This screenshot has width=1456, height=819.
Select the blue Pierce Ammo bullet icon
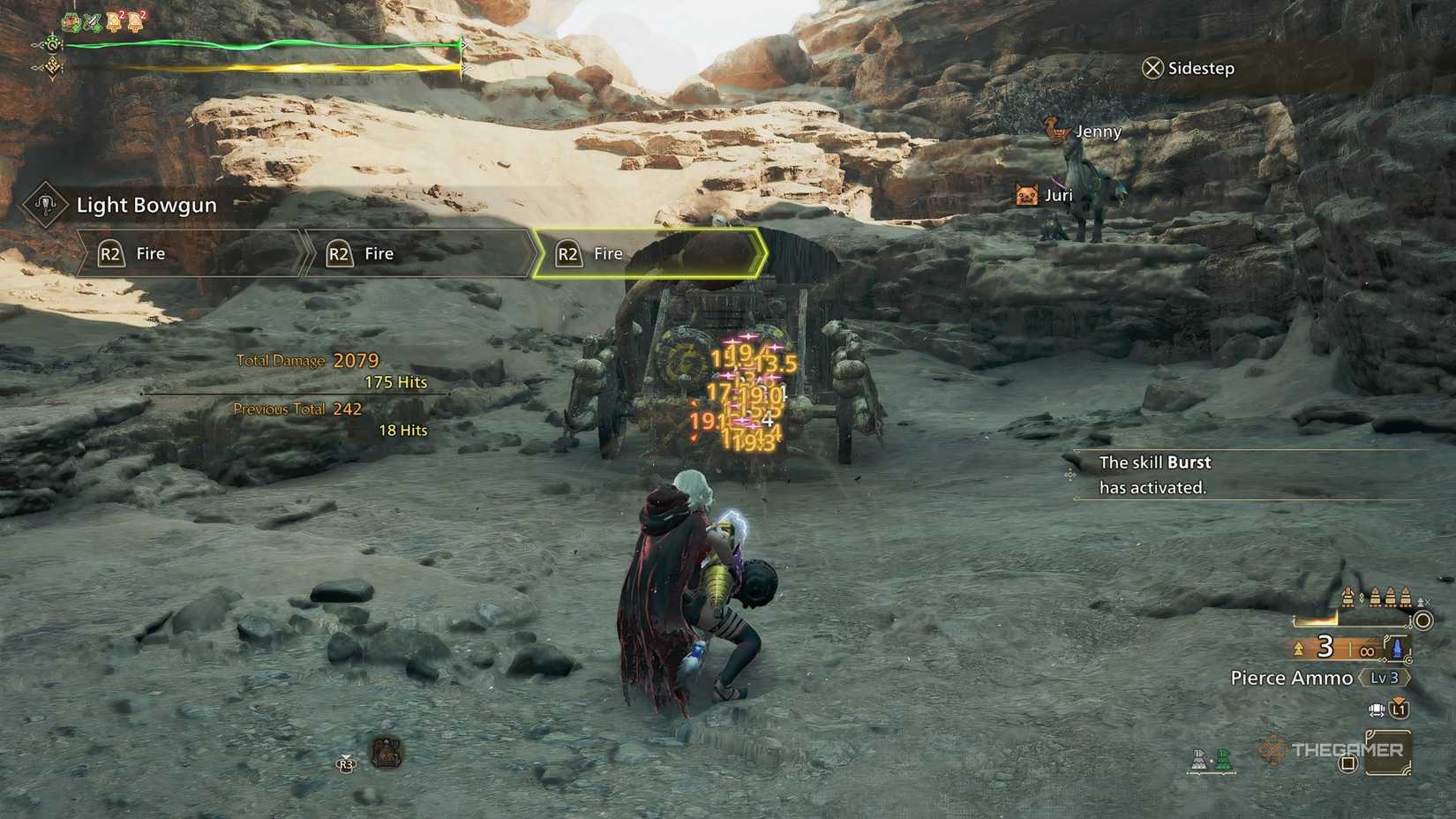(x=1397, y=649)
